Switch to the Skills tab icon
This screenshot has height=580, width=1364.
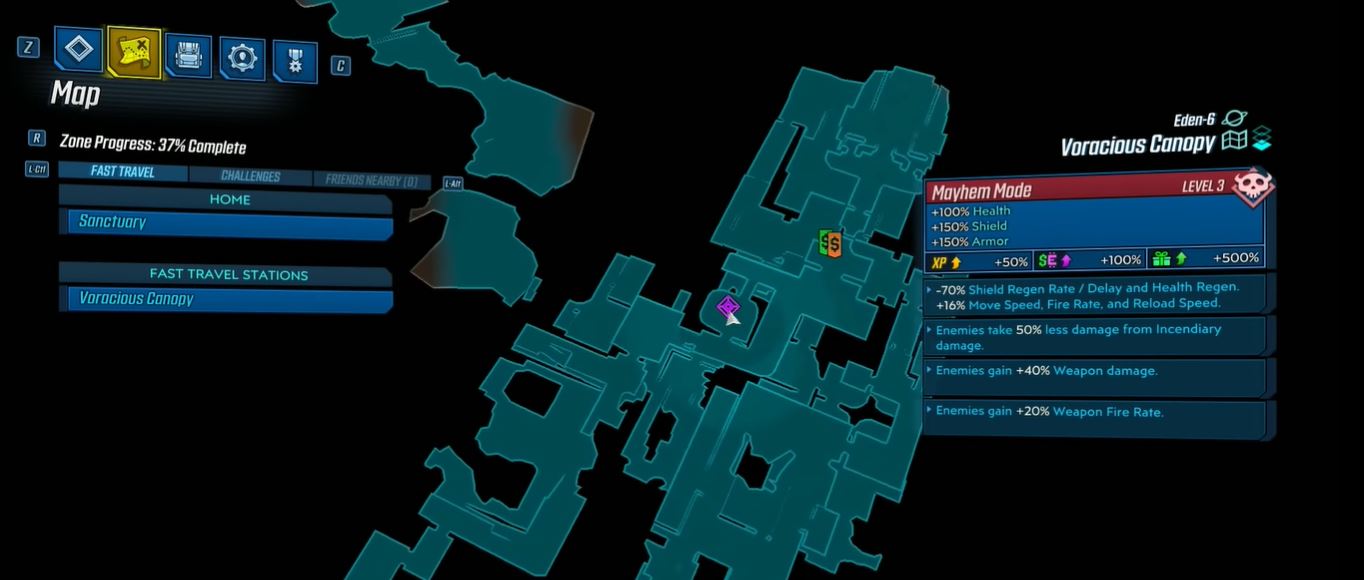point(241,60)
